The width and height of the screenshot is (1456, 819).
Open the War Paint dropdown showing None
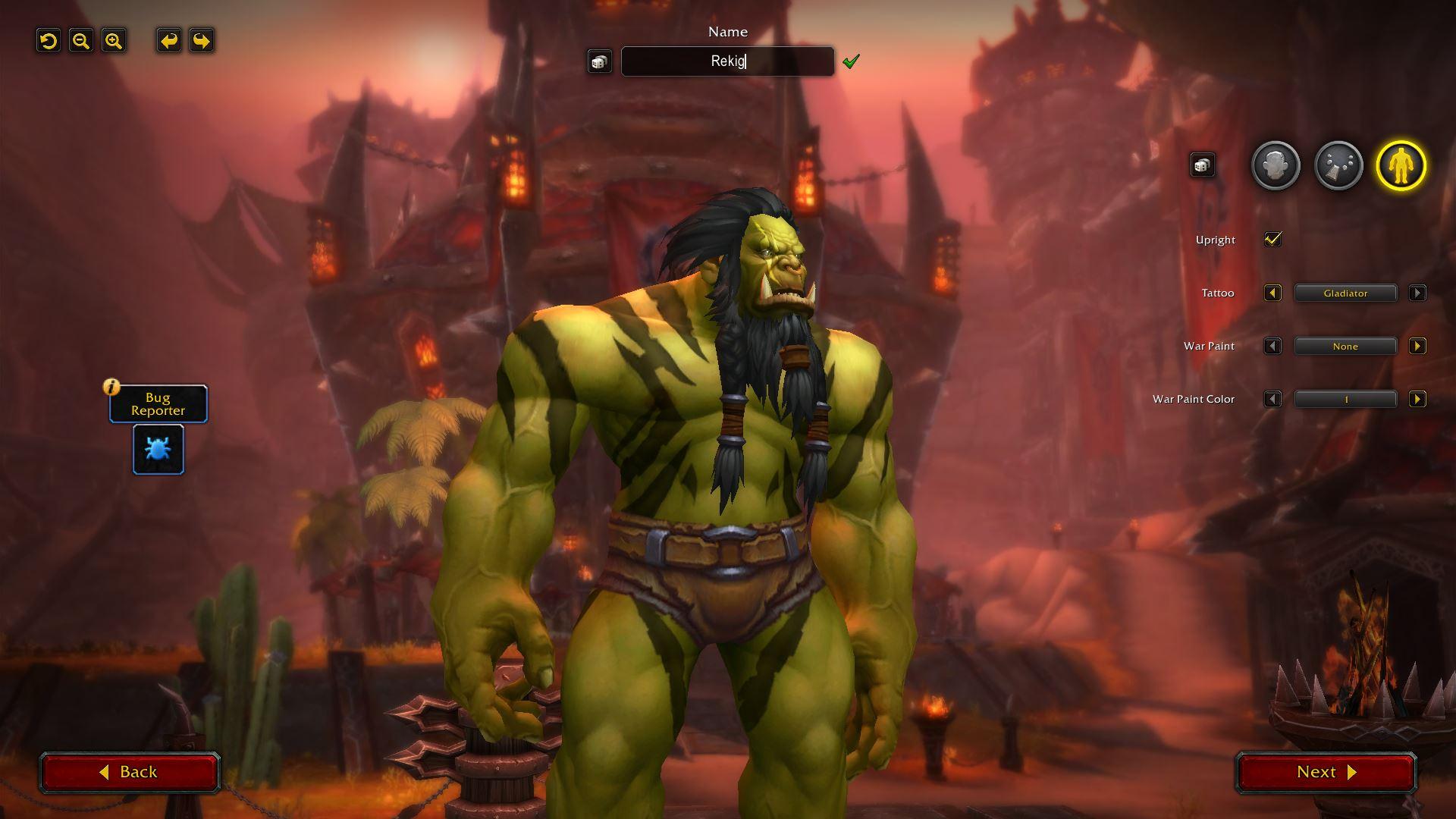coord(1345,347)
